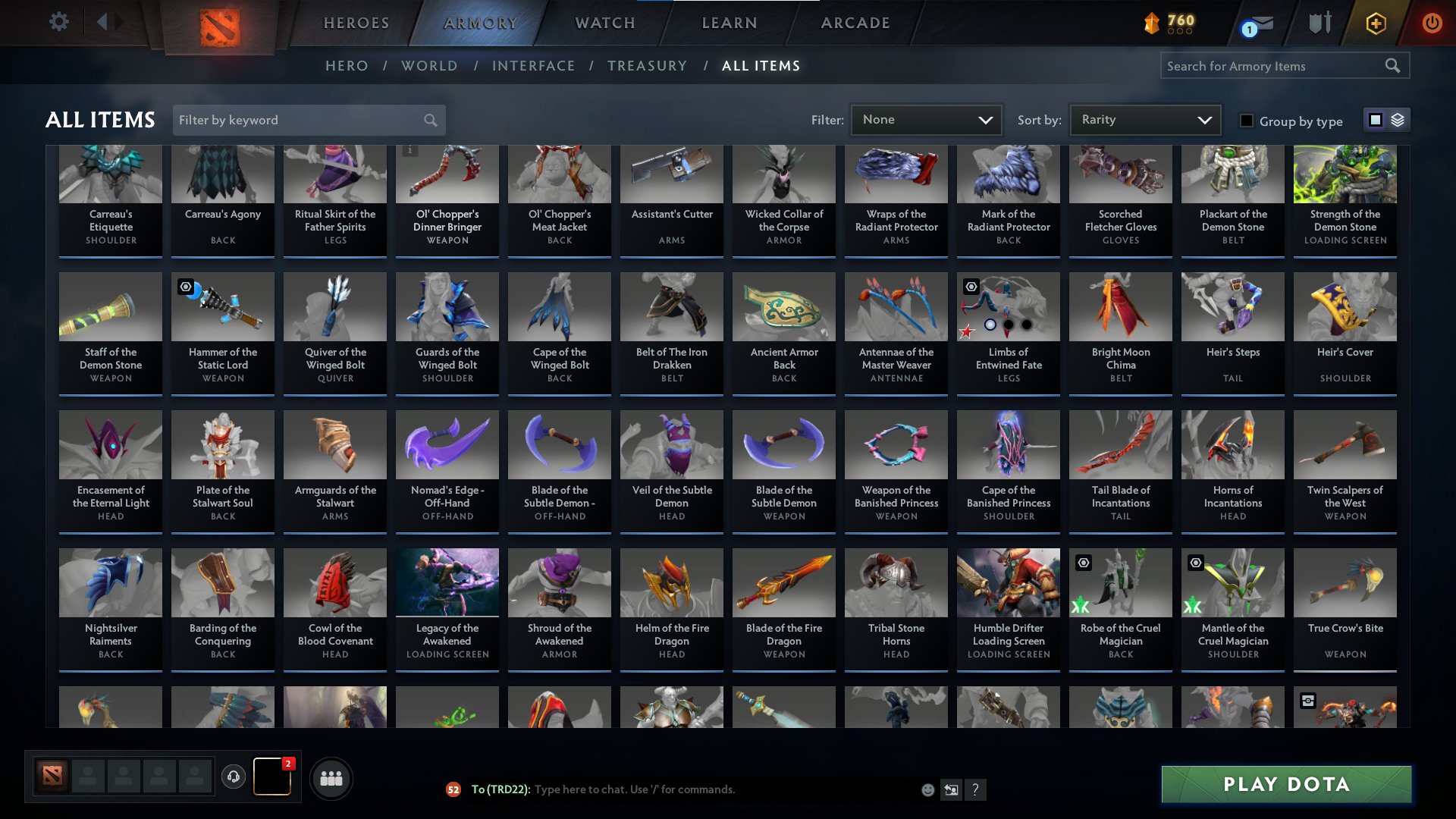The height and width of the screenshot is (819, 1456).
Task: Click the power button to exit
Action: [x=1432, y=23]
